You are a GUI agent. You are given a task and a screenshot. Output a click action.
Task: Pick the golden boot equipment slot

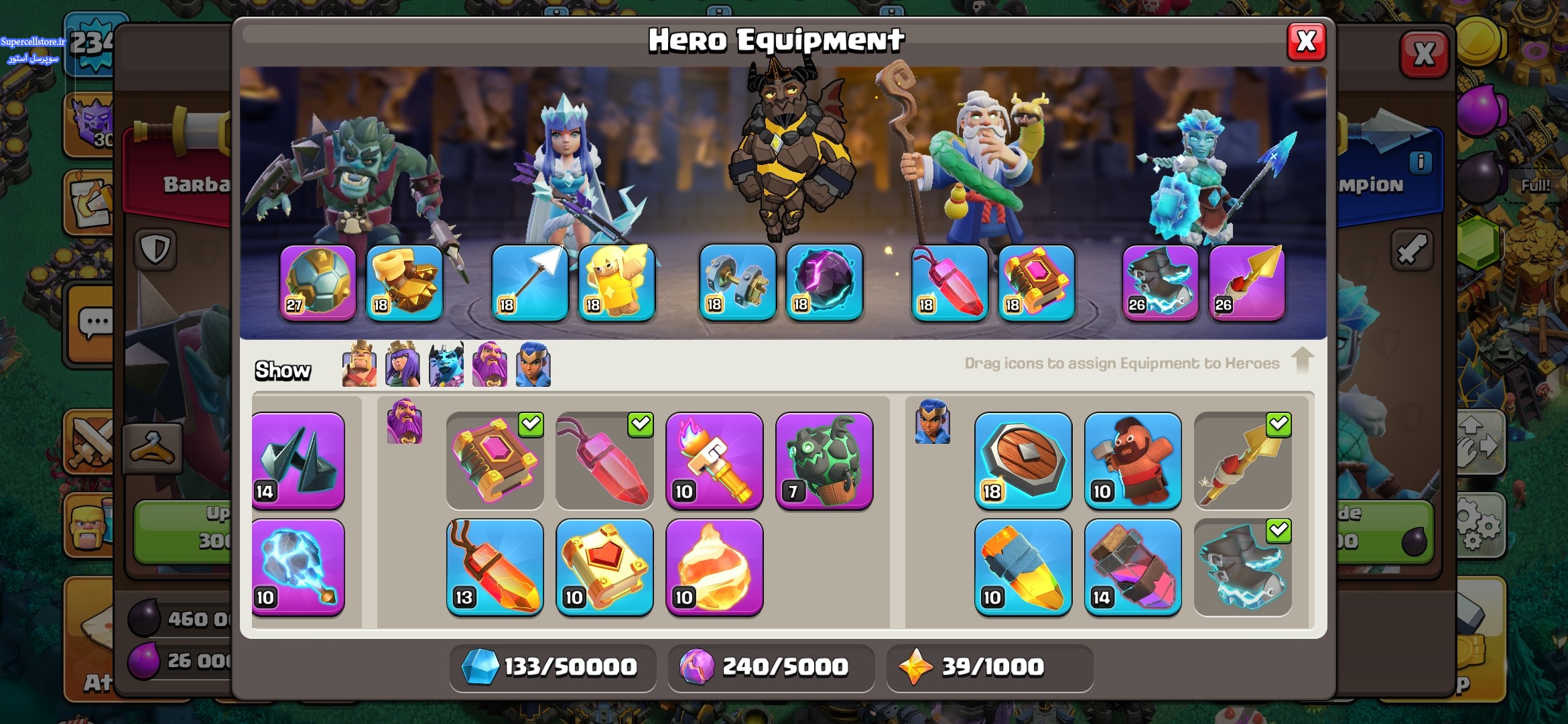(404, 282)
